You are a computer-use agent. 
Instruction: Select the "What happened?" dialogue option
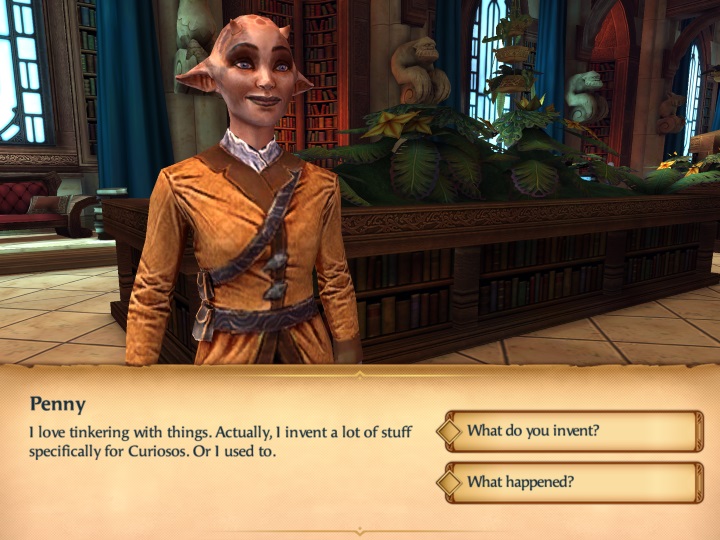coord(572,482)
